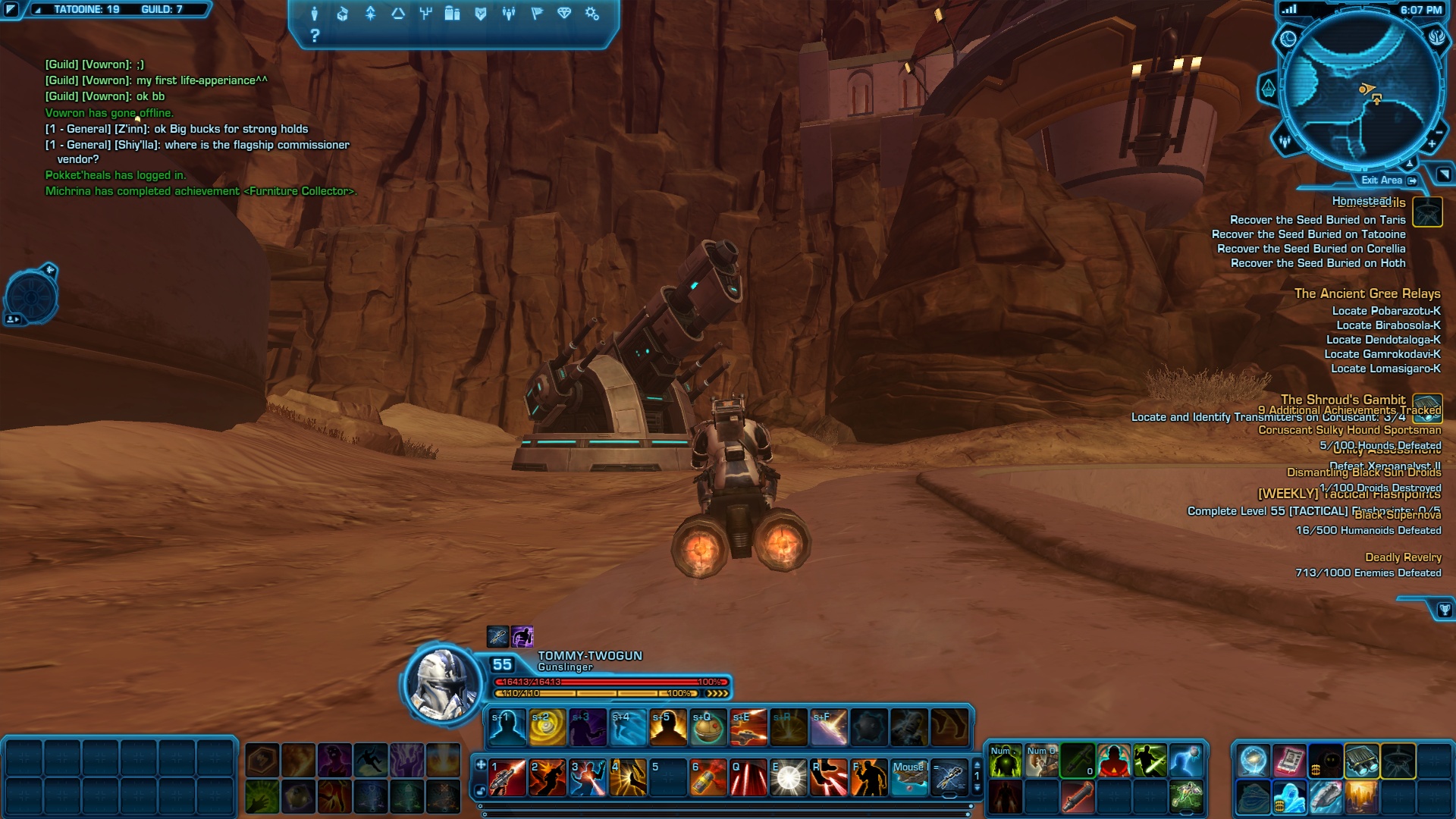
Task: Open Tommy-Twogun's player portrait
Action: click(x=442, y=683)
